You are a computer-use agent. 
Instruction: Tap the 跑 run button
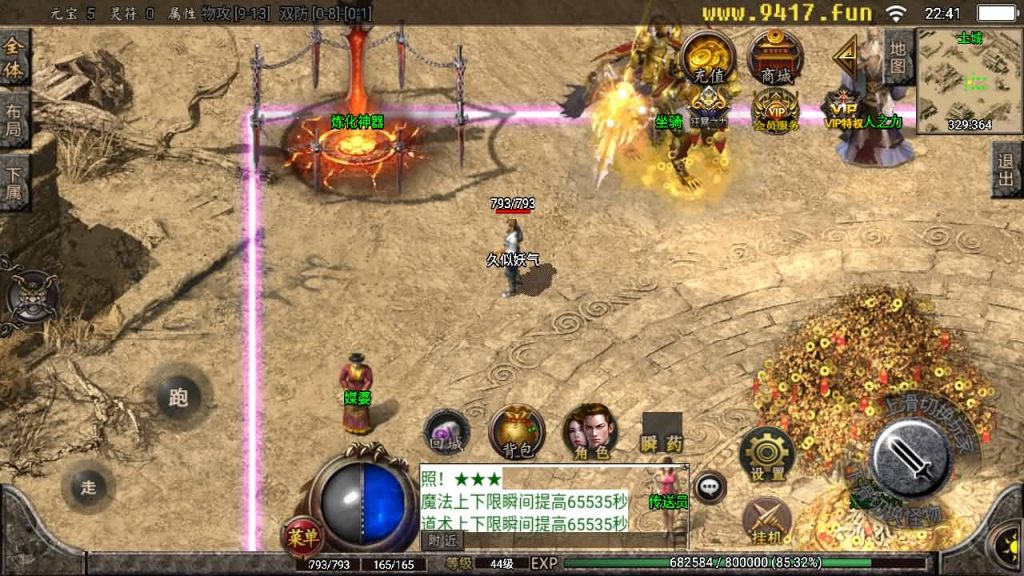178,398
